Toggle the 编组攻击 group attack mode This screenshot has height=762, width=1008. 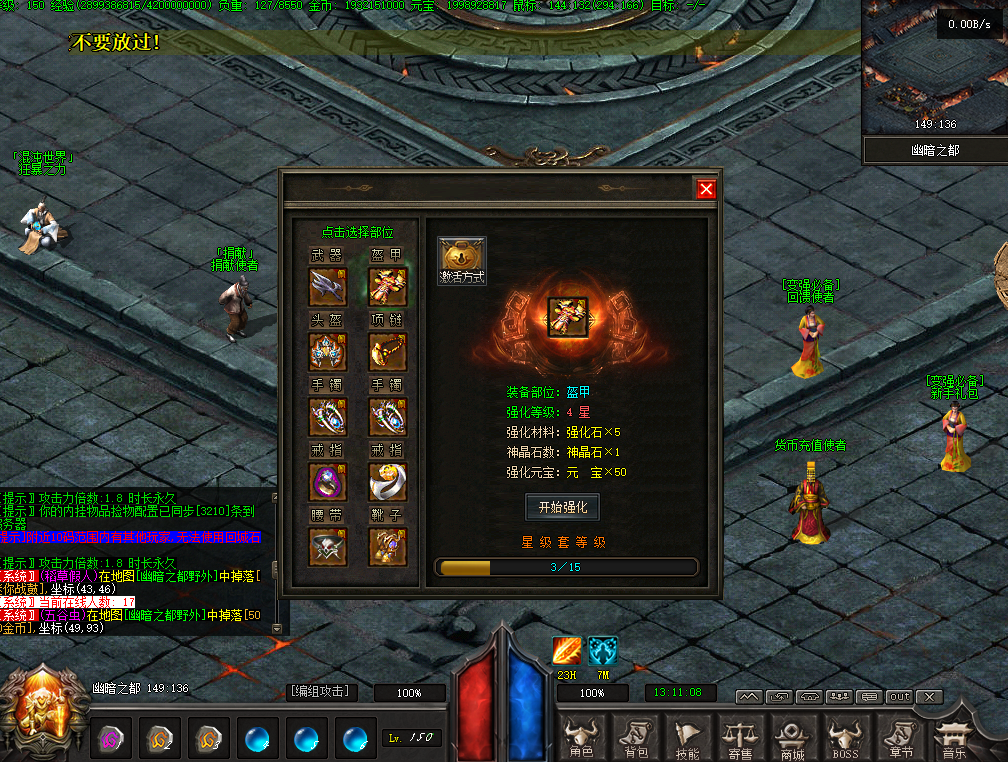[x=321, y=691]
